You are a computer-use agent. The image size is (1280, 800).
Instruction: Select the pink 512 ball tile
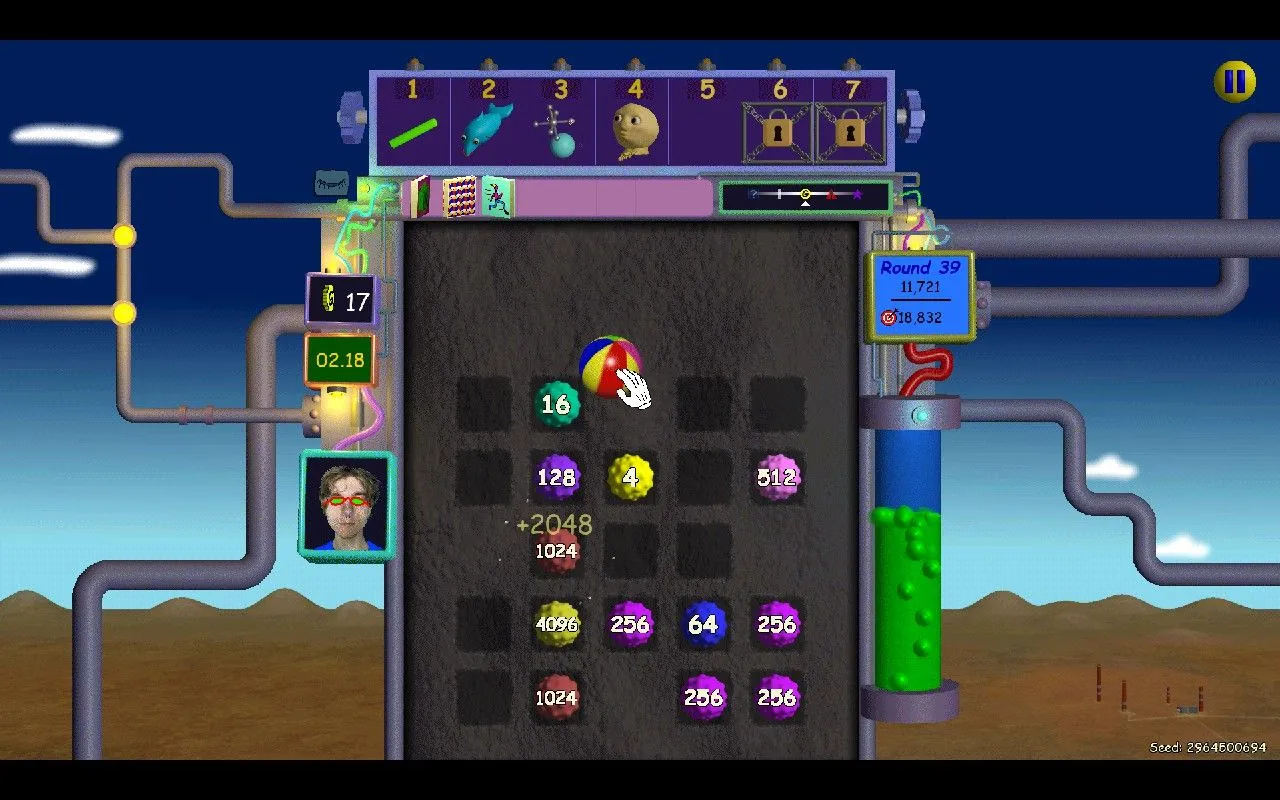(x=777, y=477)
